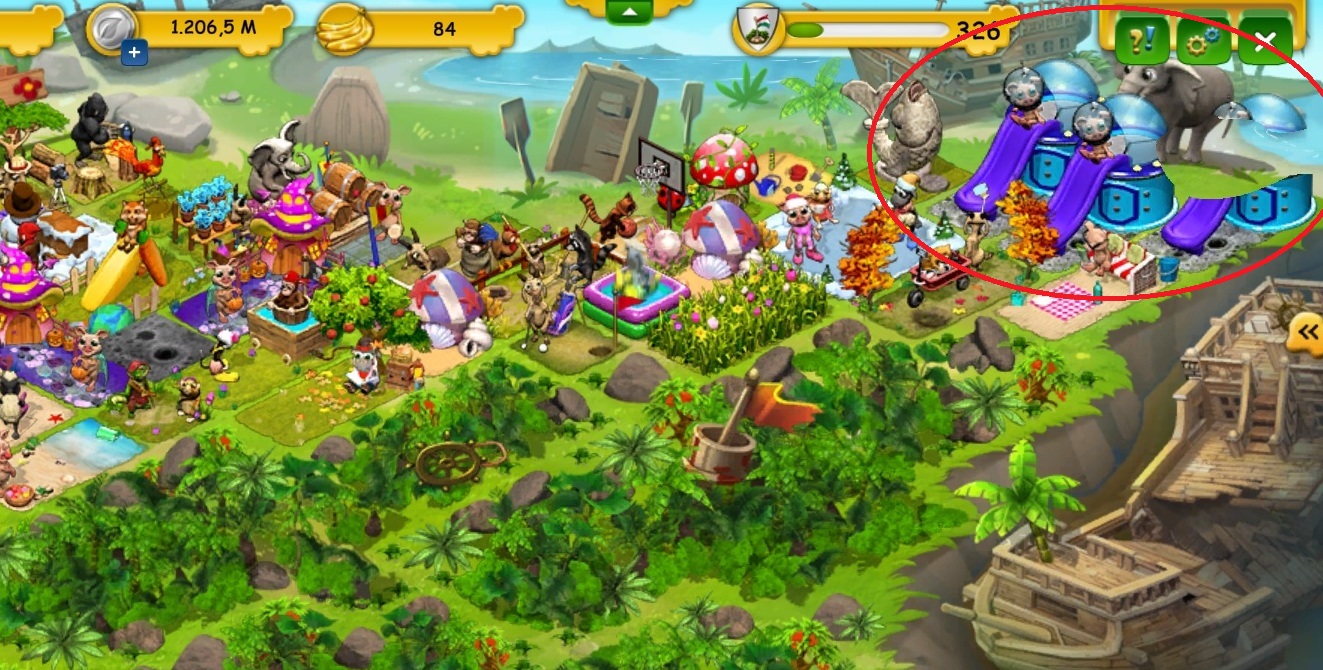
Task: Close the view with the X button
Action: tap(1265, 42)
